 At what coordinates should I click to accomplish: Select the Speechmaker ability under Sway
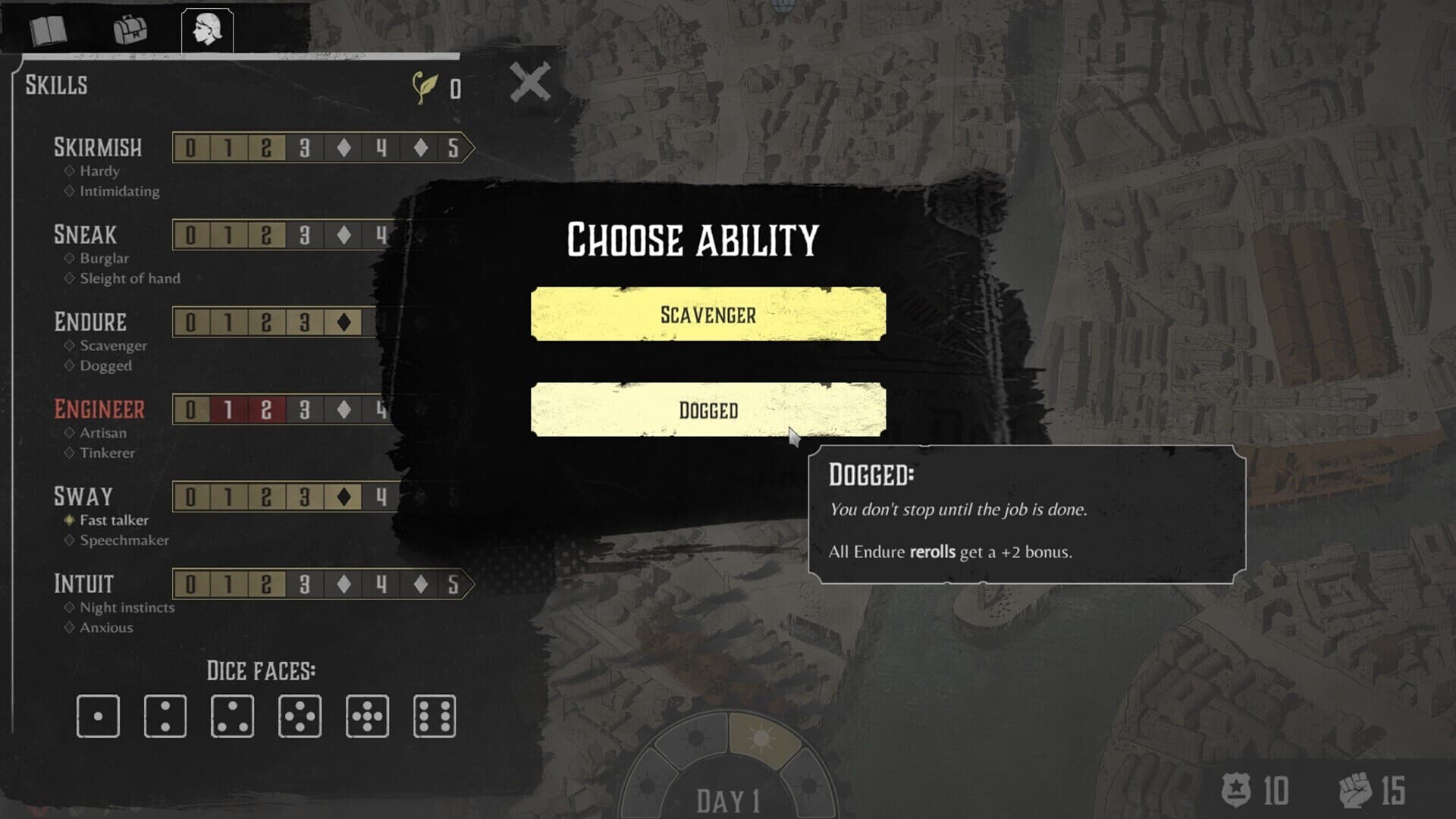[x=124, y=541]
